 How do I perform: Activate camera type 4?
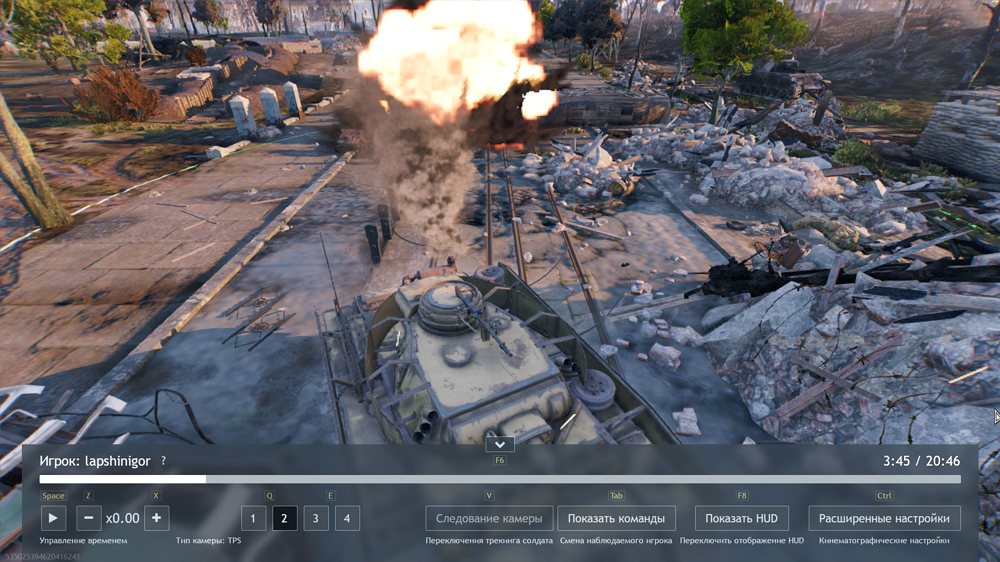(x=347, y=518)
